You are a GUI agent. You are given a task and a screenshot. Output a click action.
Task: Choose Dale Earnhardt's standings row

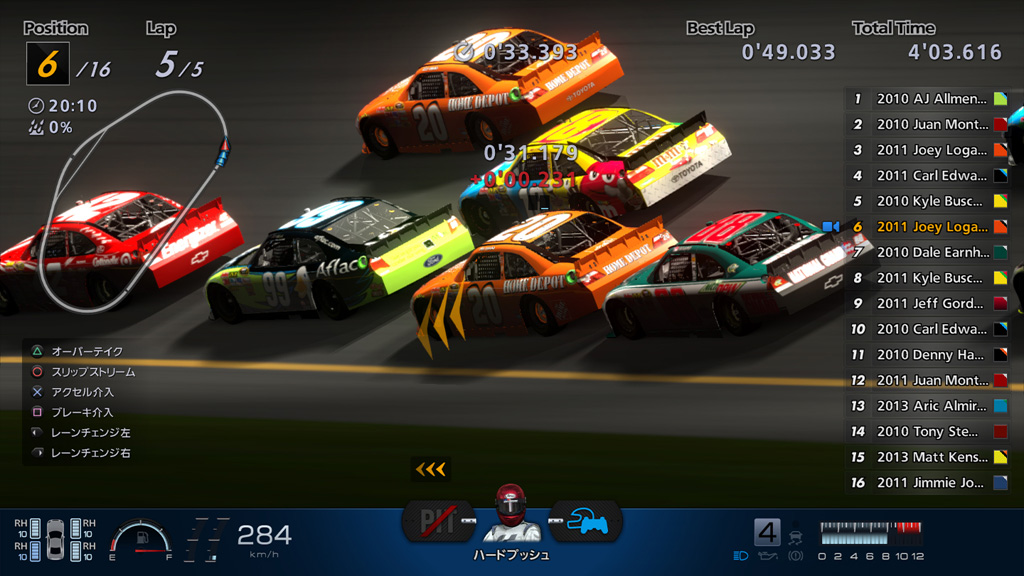[x=930, y=252]
